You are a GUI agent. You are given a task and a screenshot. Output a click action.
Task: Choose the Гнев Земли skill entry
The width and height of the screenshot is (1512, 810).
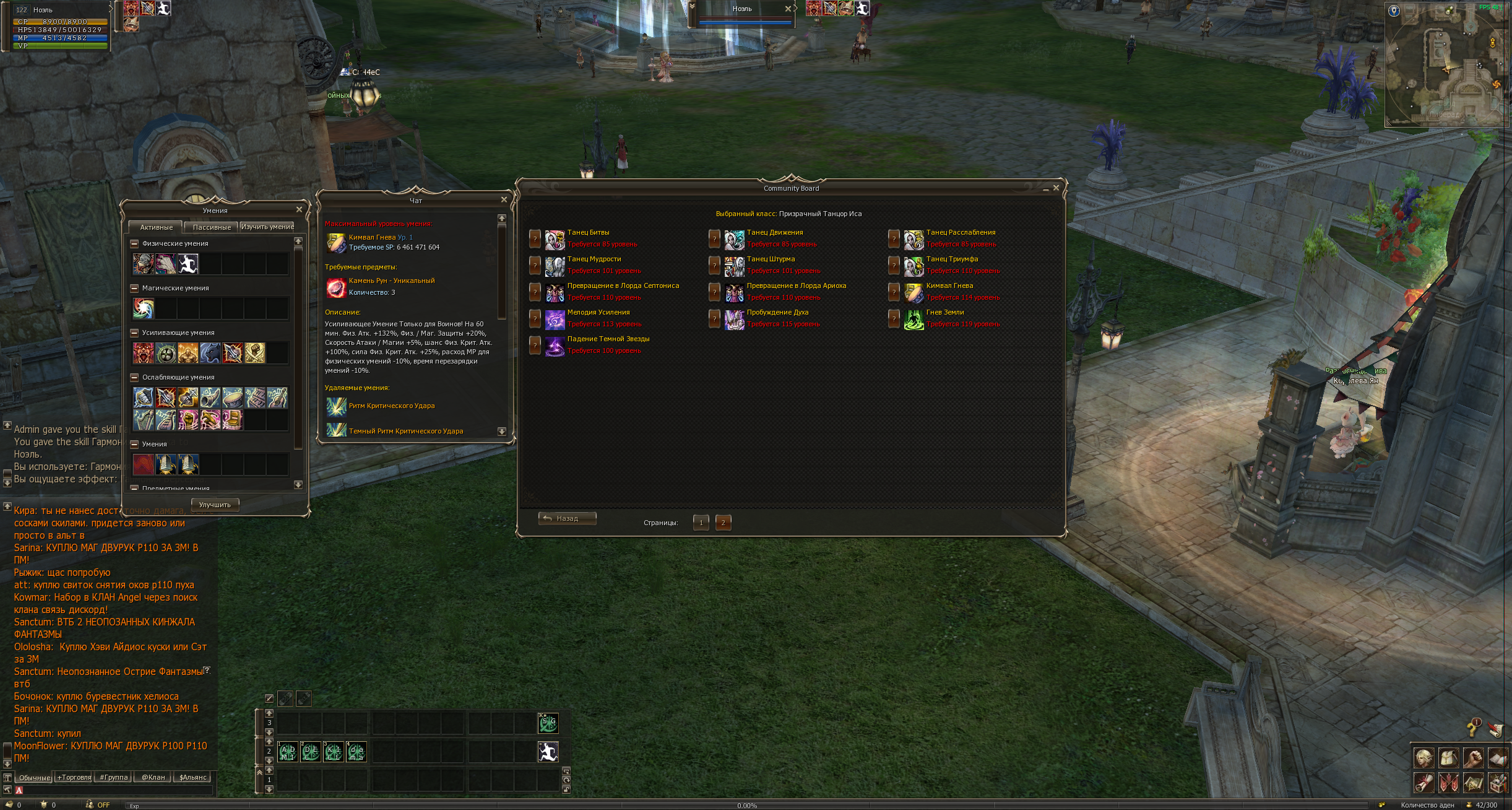(x=944, y=313)
